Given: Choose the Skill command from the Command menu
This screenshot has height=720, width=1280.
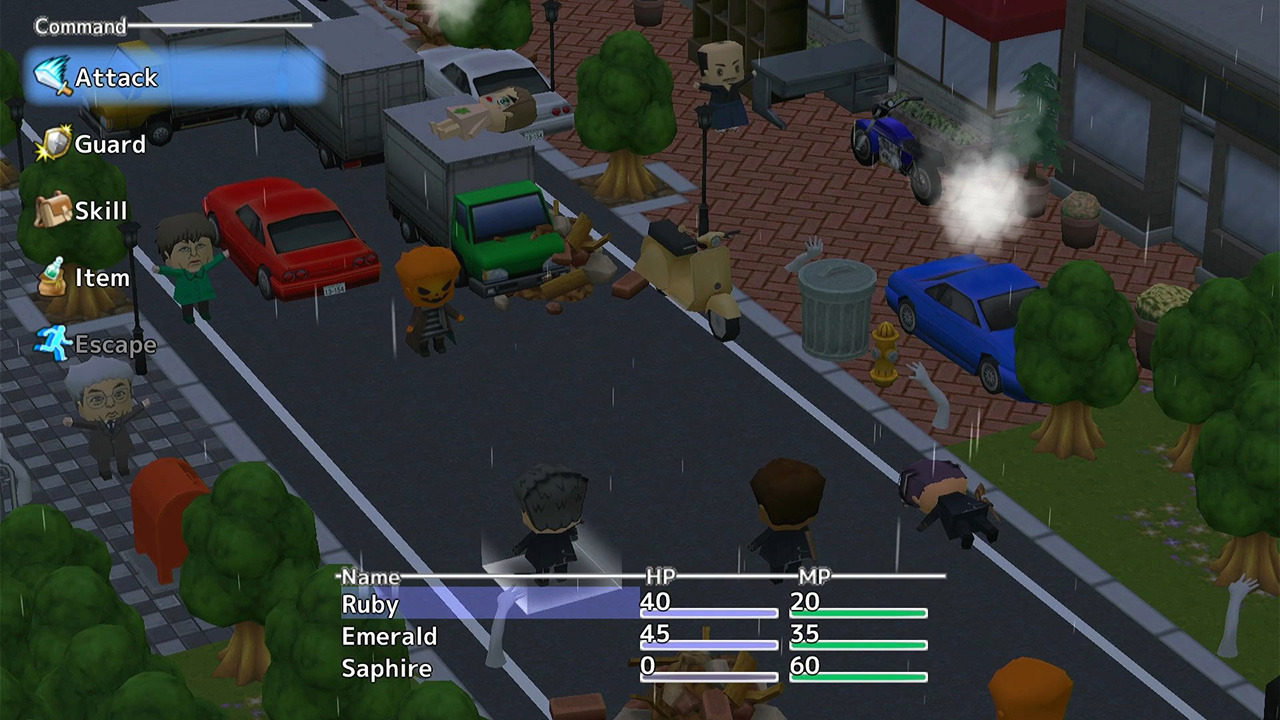Looking at the screenshot, I should (101, 210).
